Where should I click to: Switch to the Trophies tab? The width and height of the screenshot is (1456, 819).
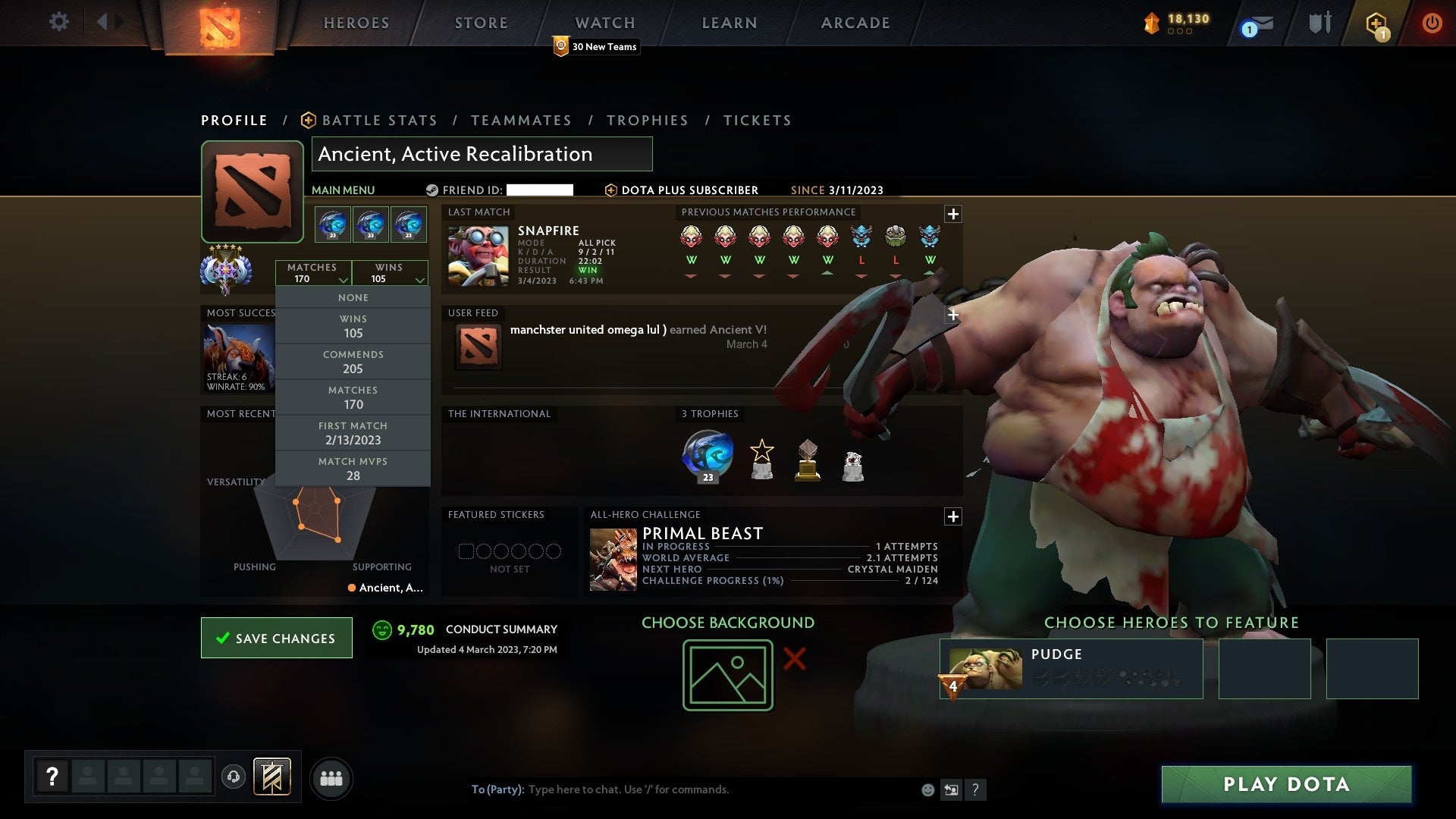click(647, 120)
